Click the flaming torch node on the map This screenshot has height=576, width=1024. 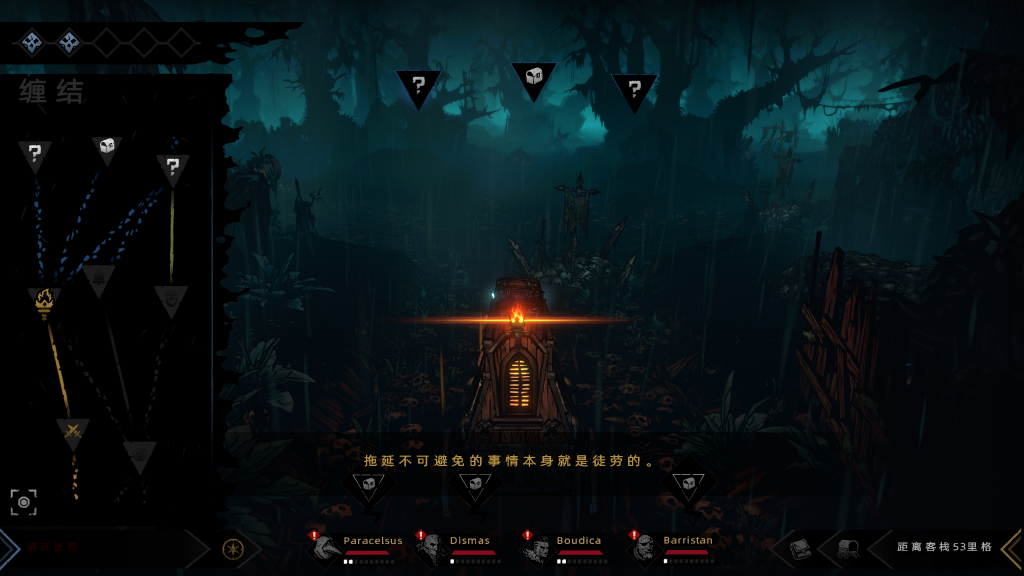[x=43, y=299]
